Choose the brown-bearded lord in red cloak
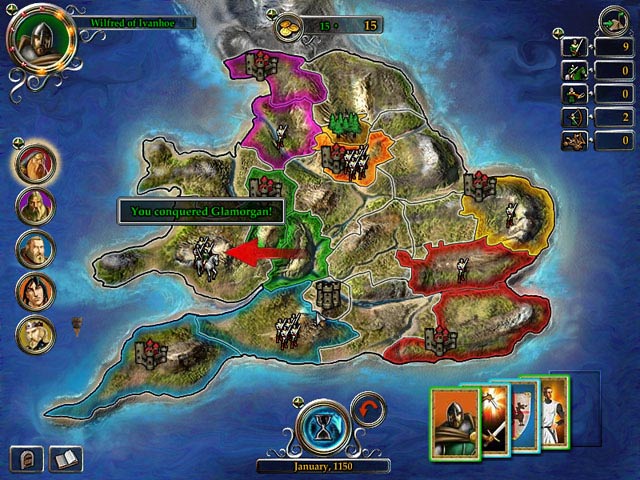 [x=35, y=249]
